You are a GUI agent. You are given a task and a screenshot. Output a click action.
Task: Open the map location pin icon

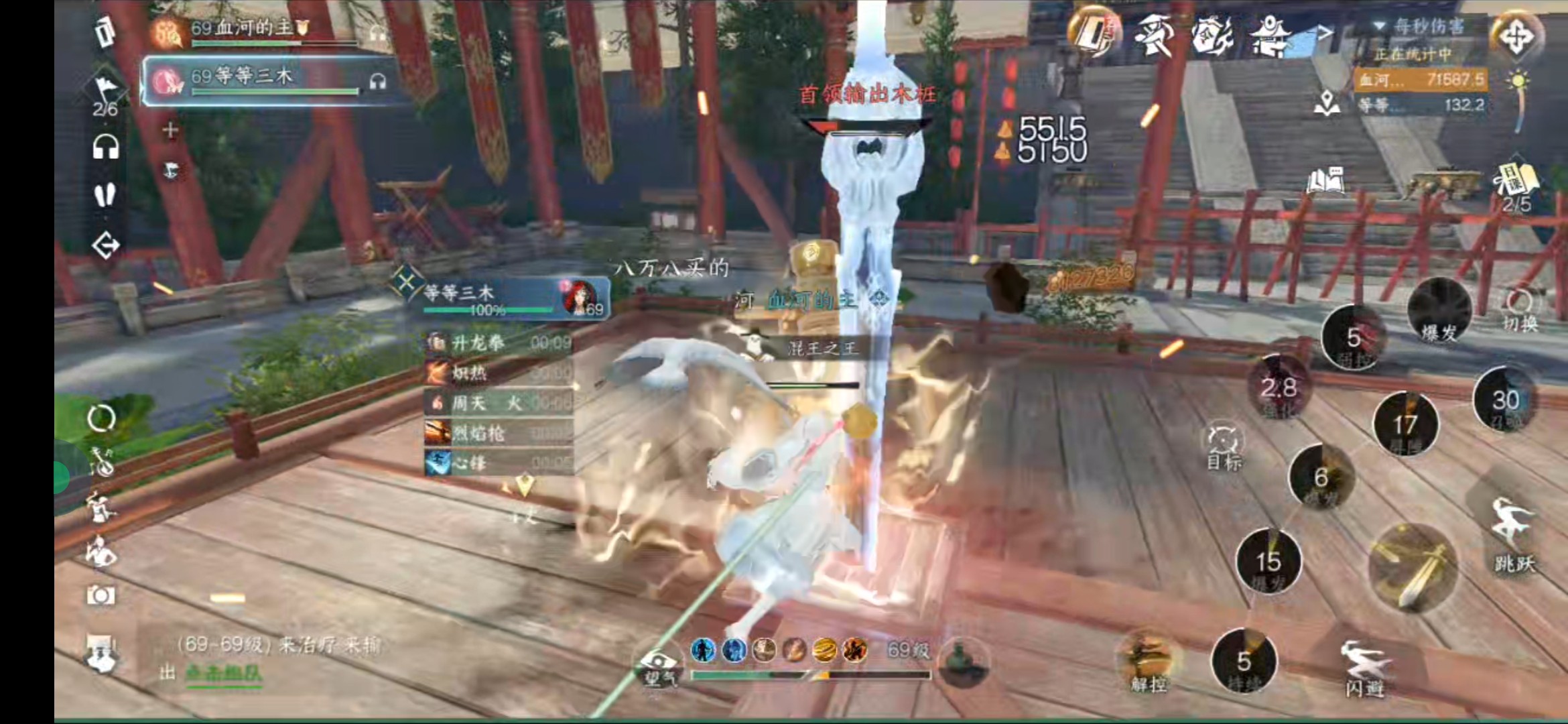pos(1326,103)
